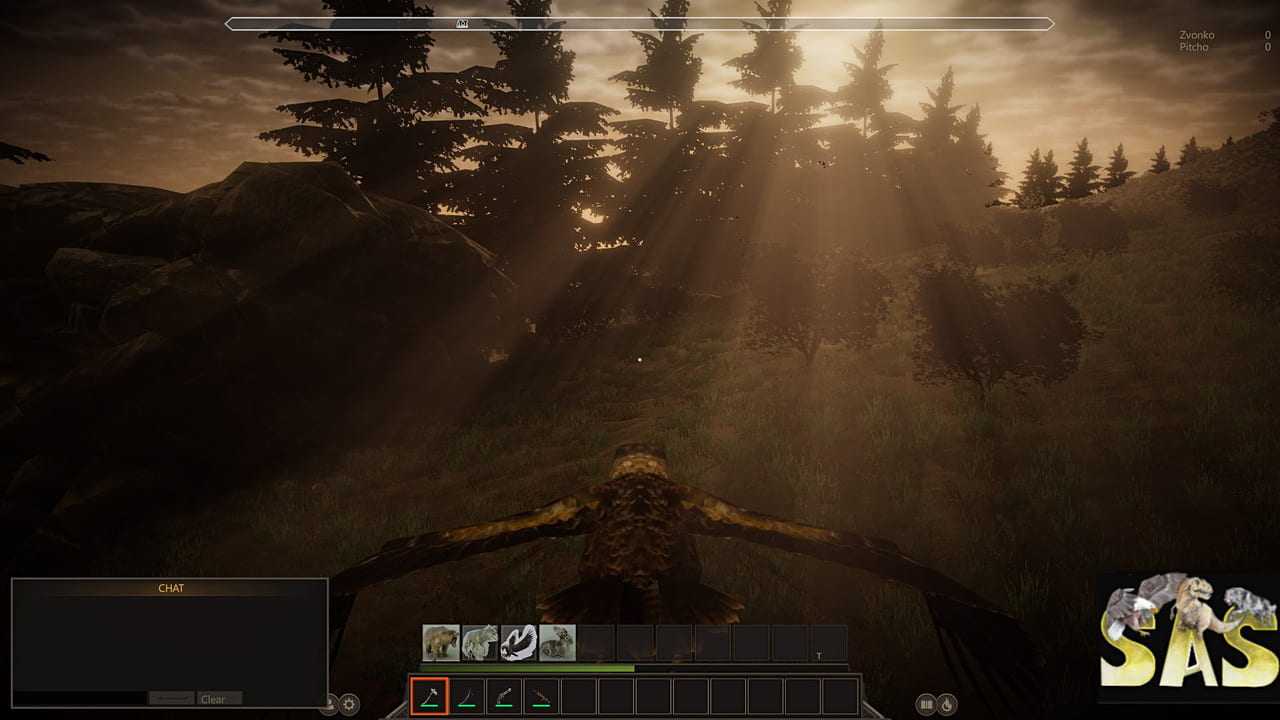
Task: Click the flame icon button
Action: [x=947, y=704]
